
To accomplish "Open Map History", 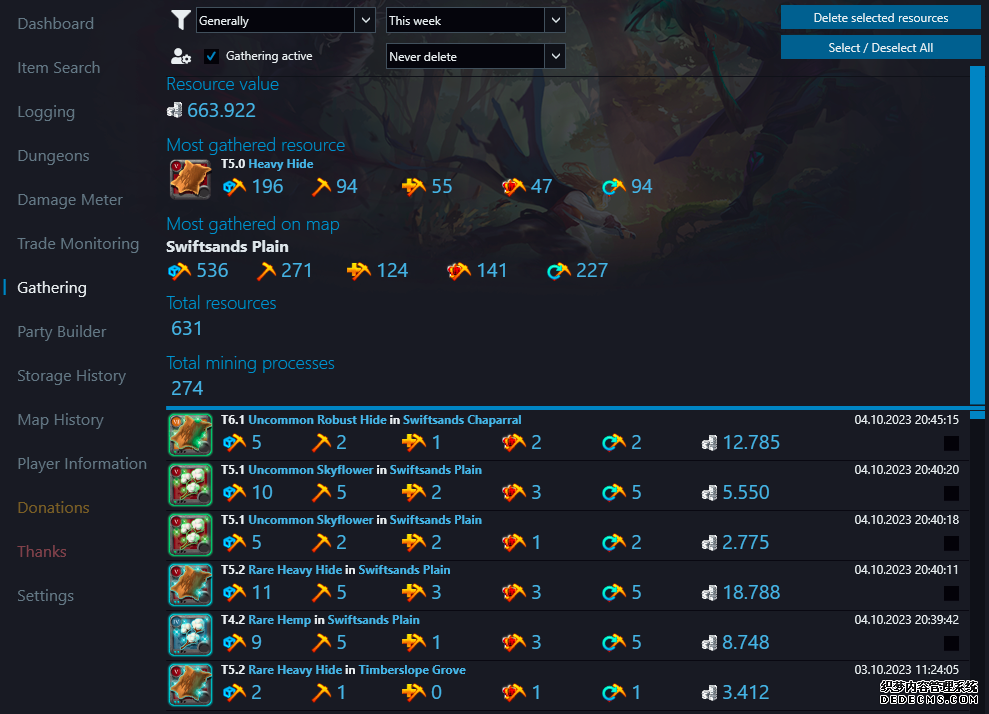I will pyautogui.click(x=60, y=420).
